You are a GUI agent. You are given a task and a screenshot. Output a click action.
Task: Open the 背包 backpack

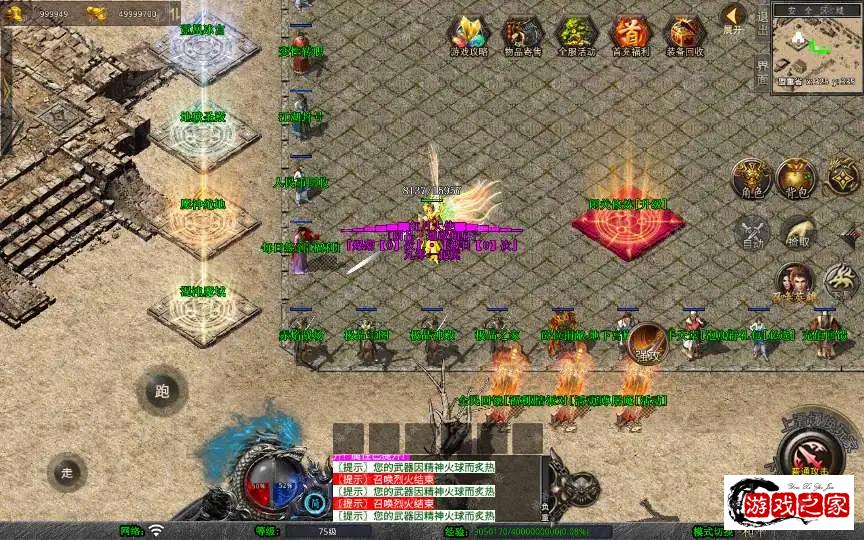[x=797, y=178]
